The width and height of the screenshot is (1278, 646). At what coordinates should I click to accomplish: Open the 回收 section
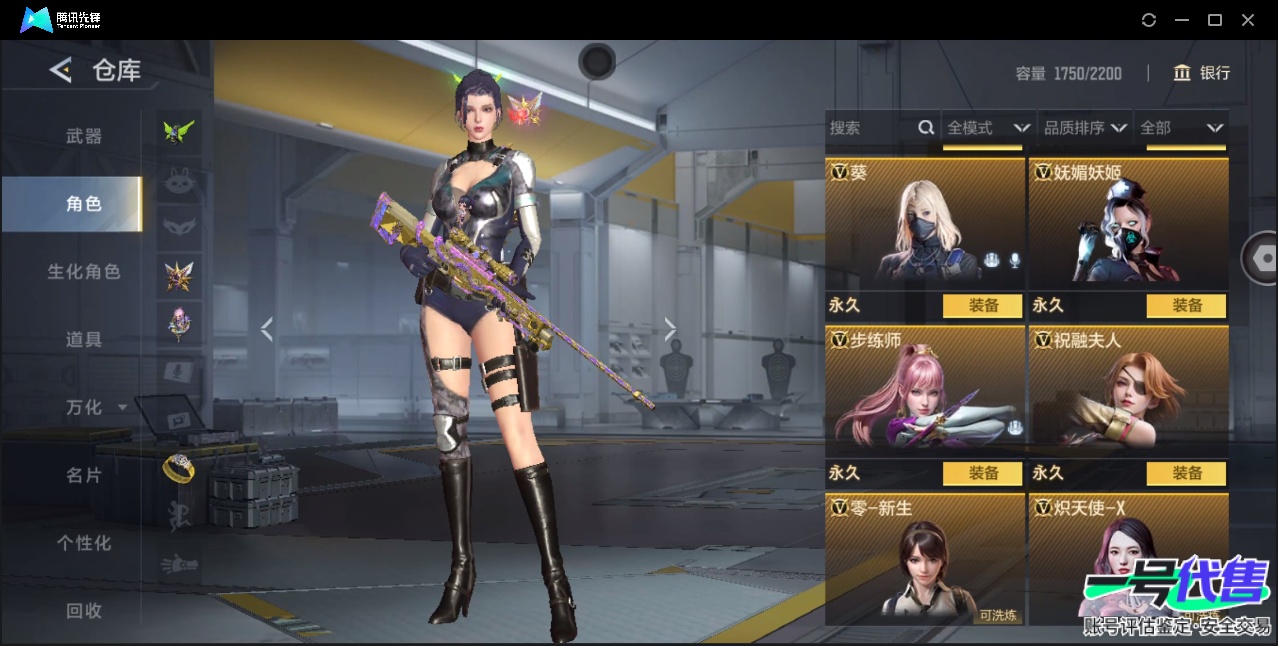(x=84, y=610)
